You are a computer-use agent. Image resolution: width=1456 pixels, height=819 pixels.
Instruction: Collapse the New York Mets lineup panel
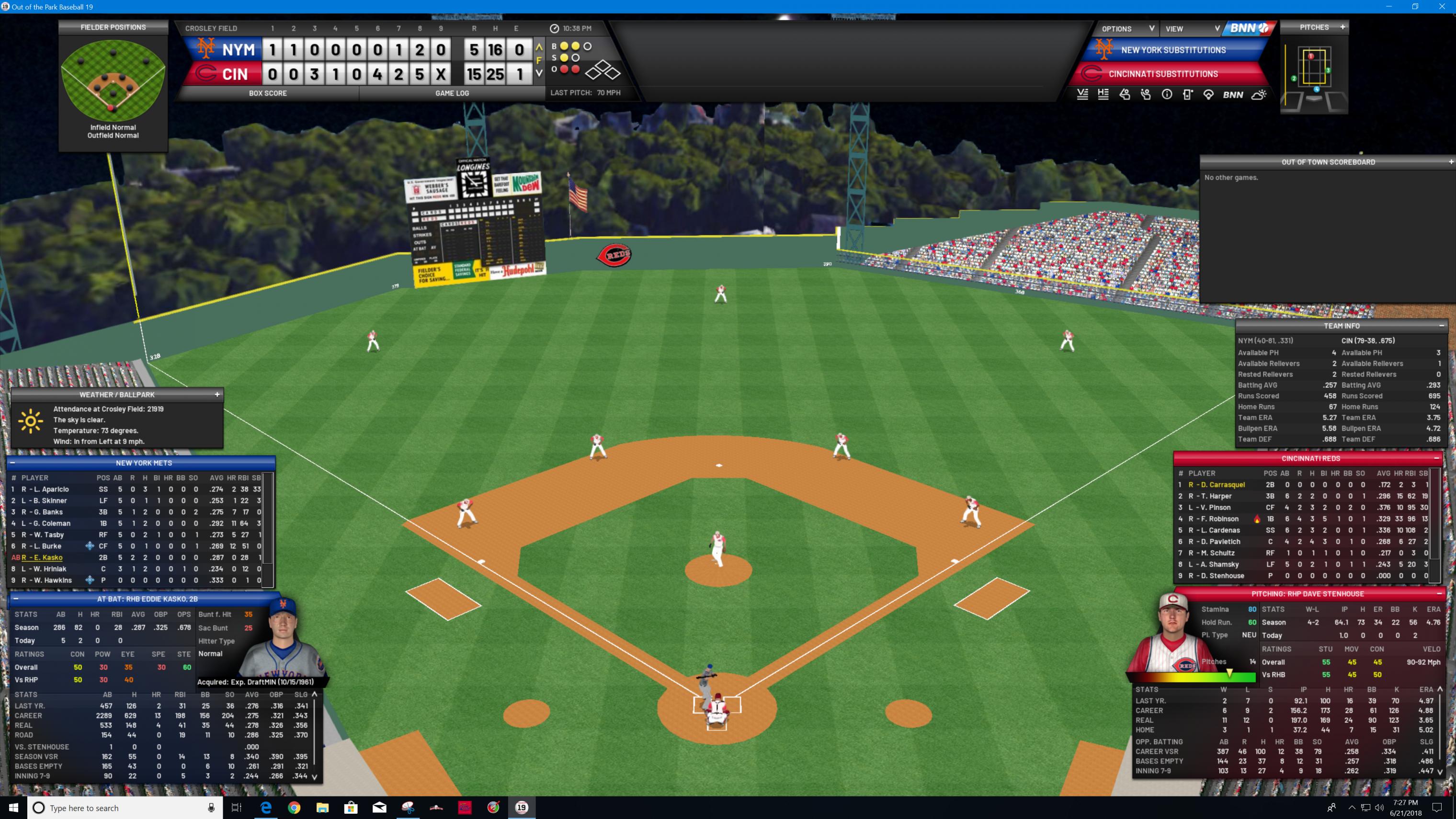click(x=12, y=463)
